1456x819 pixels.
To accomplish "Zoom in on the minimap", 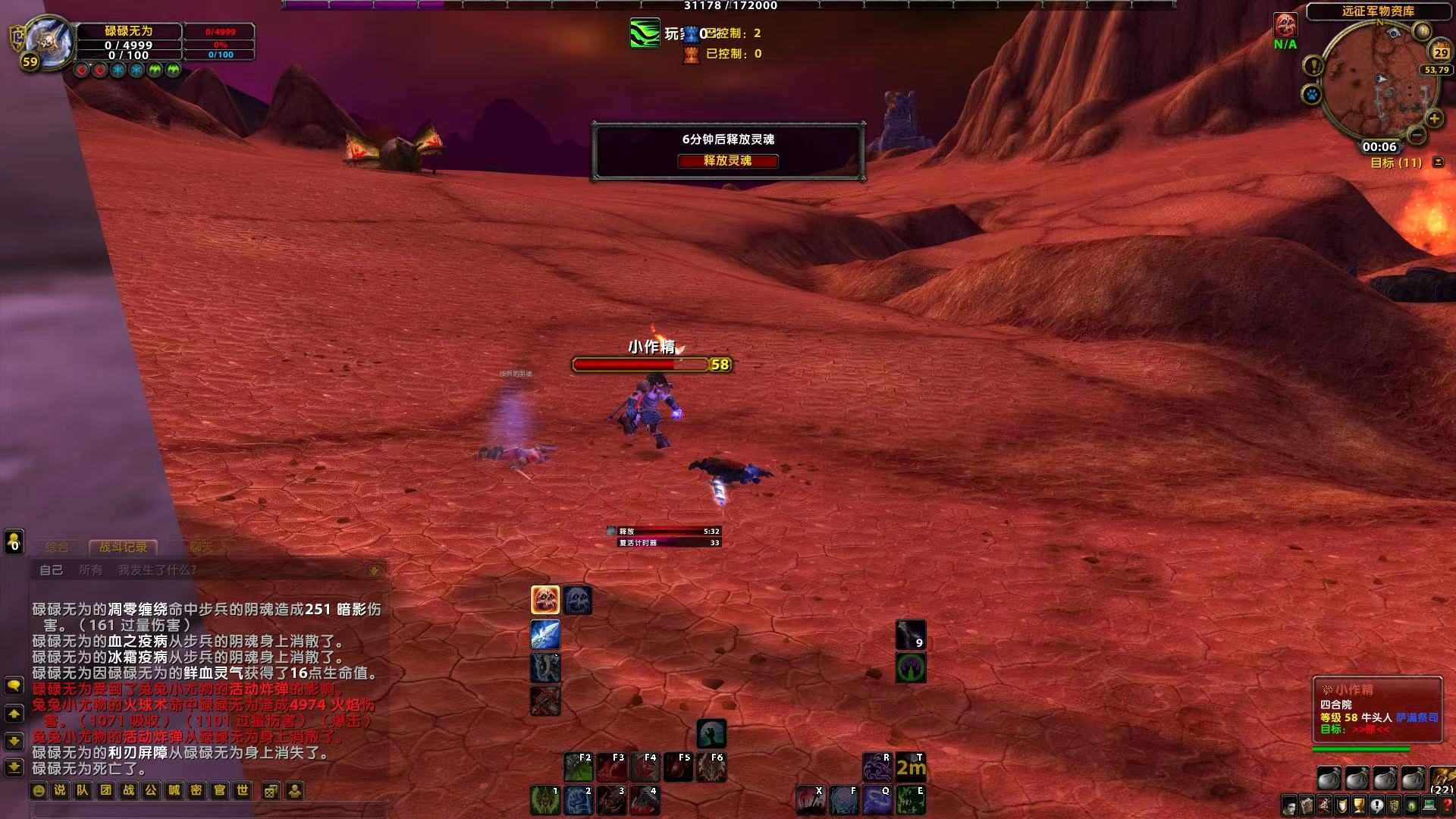I will coord(1434,118).
